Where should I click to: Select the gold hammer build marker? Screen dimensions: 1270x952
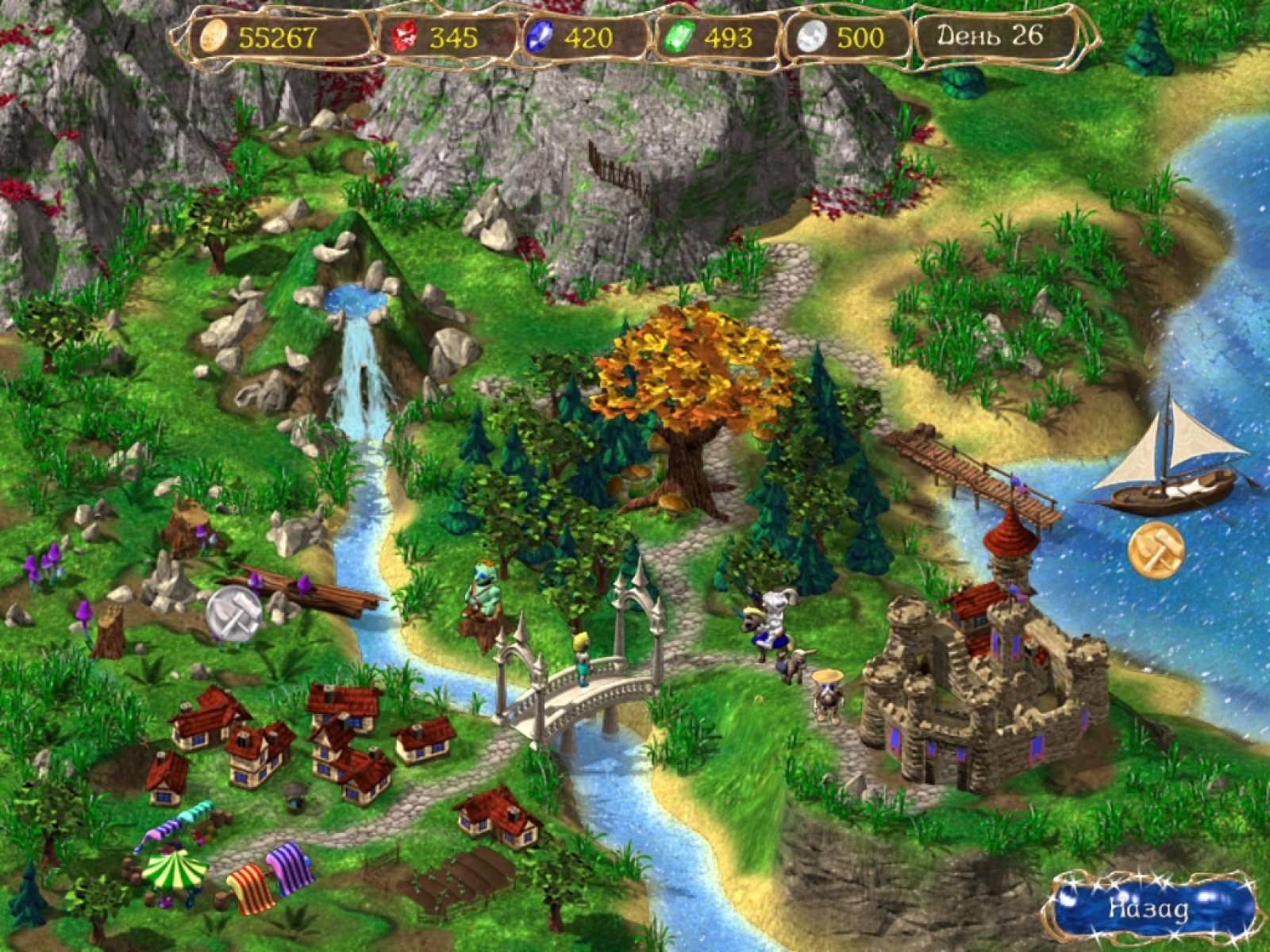tap(1156, 549)
